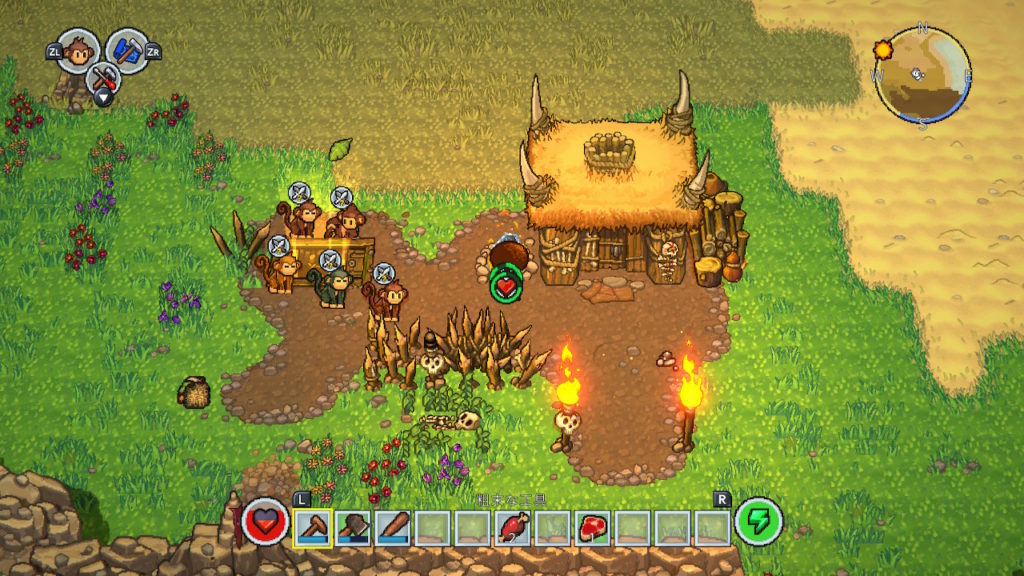Select the screwdriver and hammer crafting icon
This screenshot has width=1024, height=576.
coord(102,78)
